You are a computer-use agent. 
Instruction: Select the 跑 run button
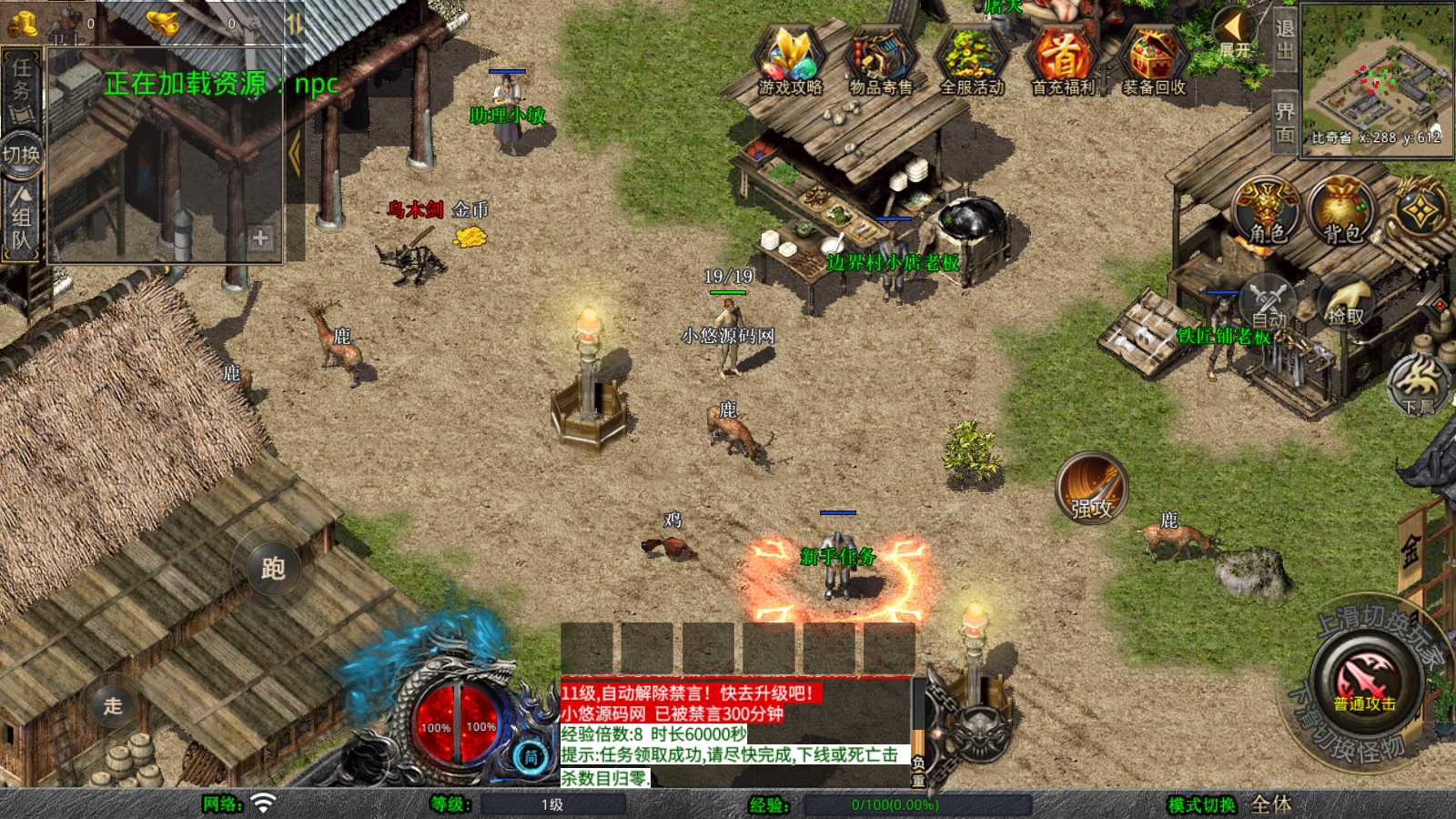[x=273, y=568]
